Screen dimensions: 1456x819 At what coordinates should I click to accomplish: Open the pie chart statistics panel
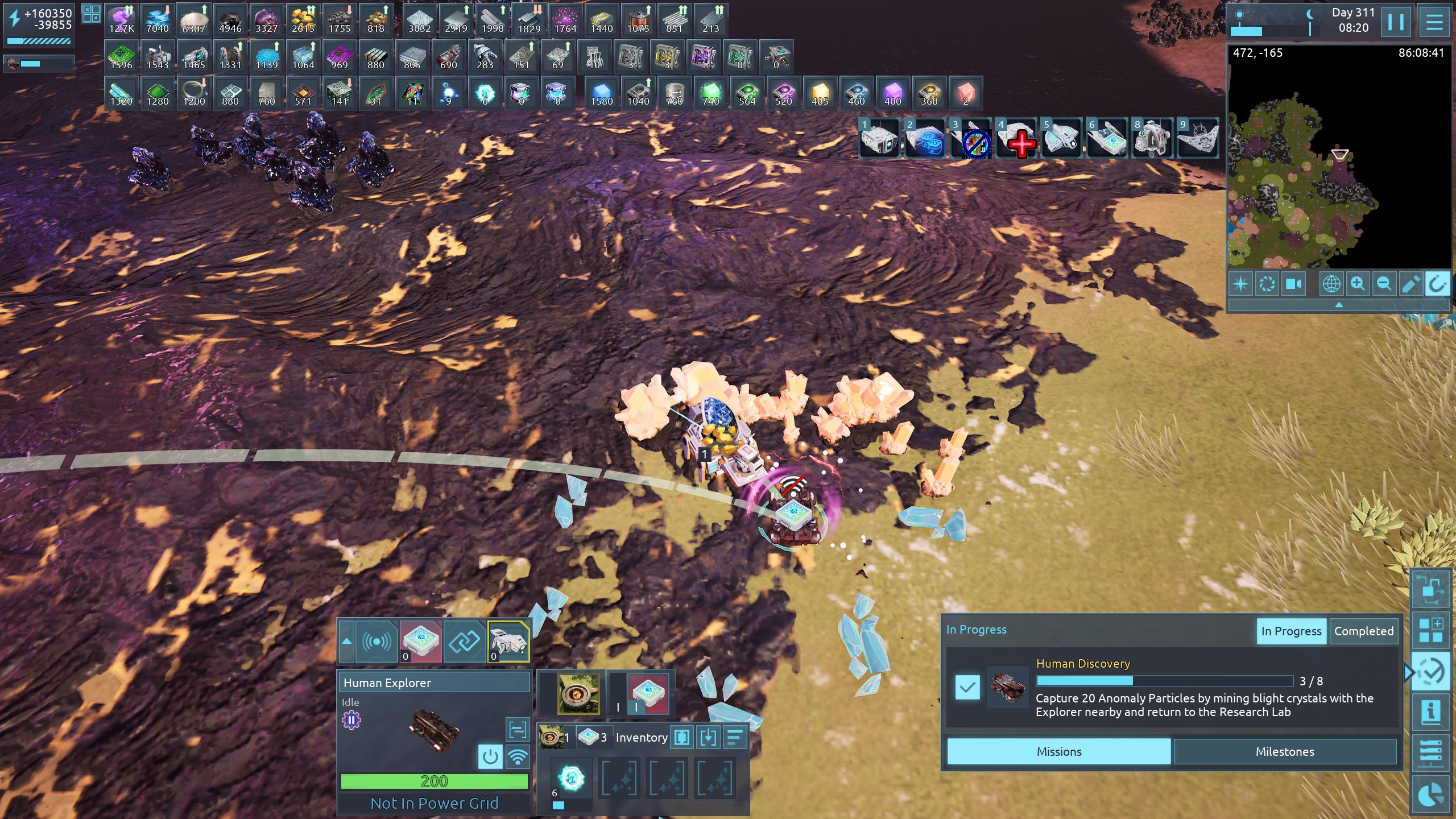pyautogui.click(x=1430, y=795)
